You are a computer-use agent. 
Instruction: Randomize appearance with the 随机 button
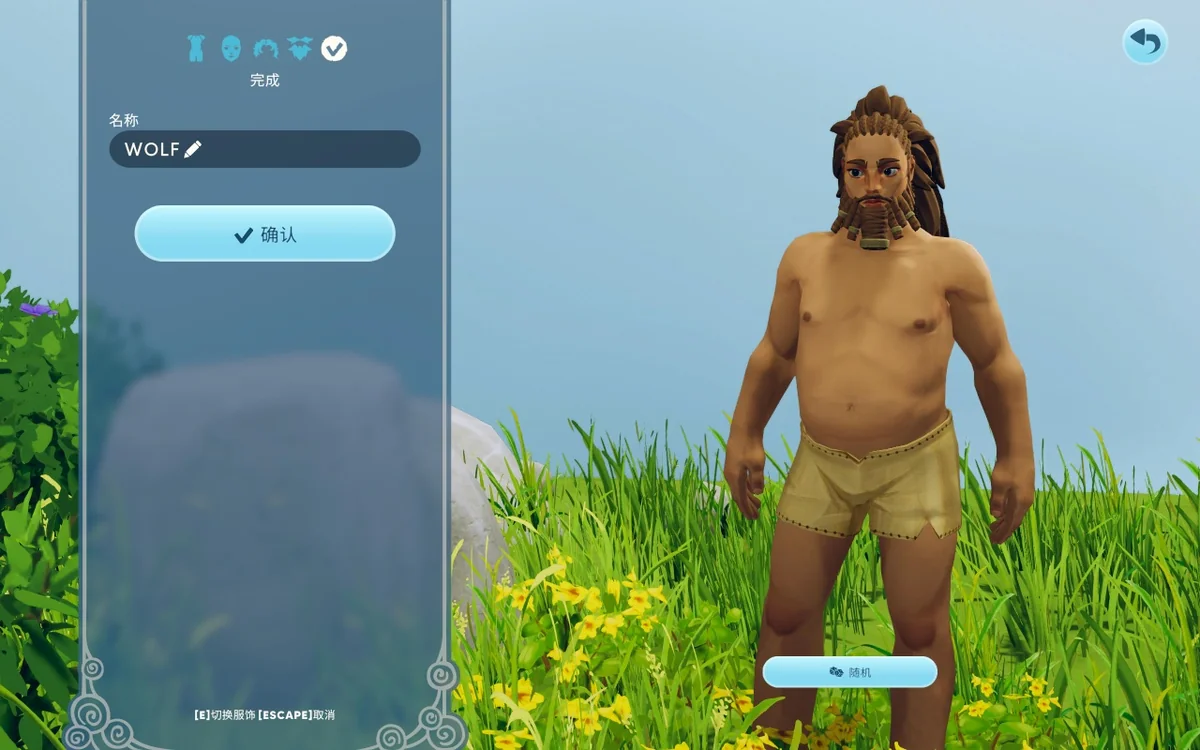tap(849, 672)
